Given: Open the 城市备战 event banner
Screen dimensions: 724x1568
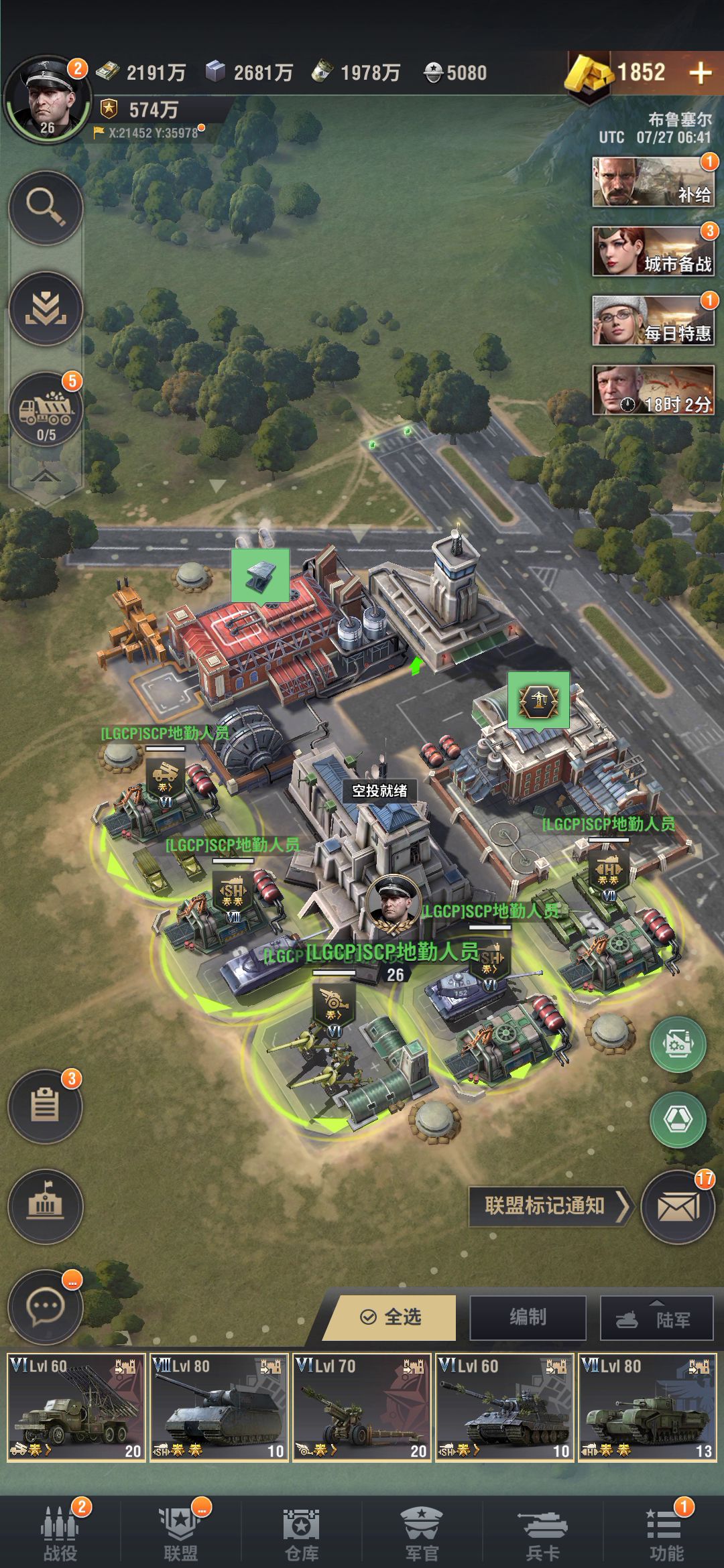Looking at the screenshot, I should tap(652, 252).
